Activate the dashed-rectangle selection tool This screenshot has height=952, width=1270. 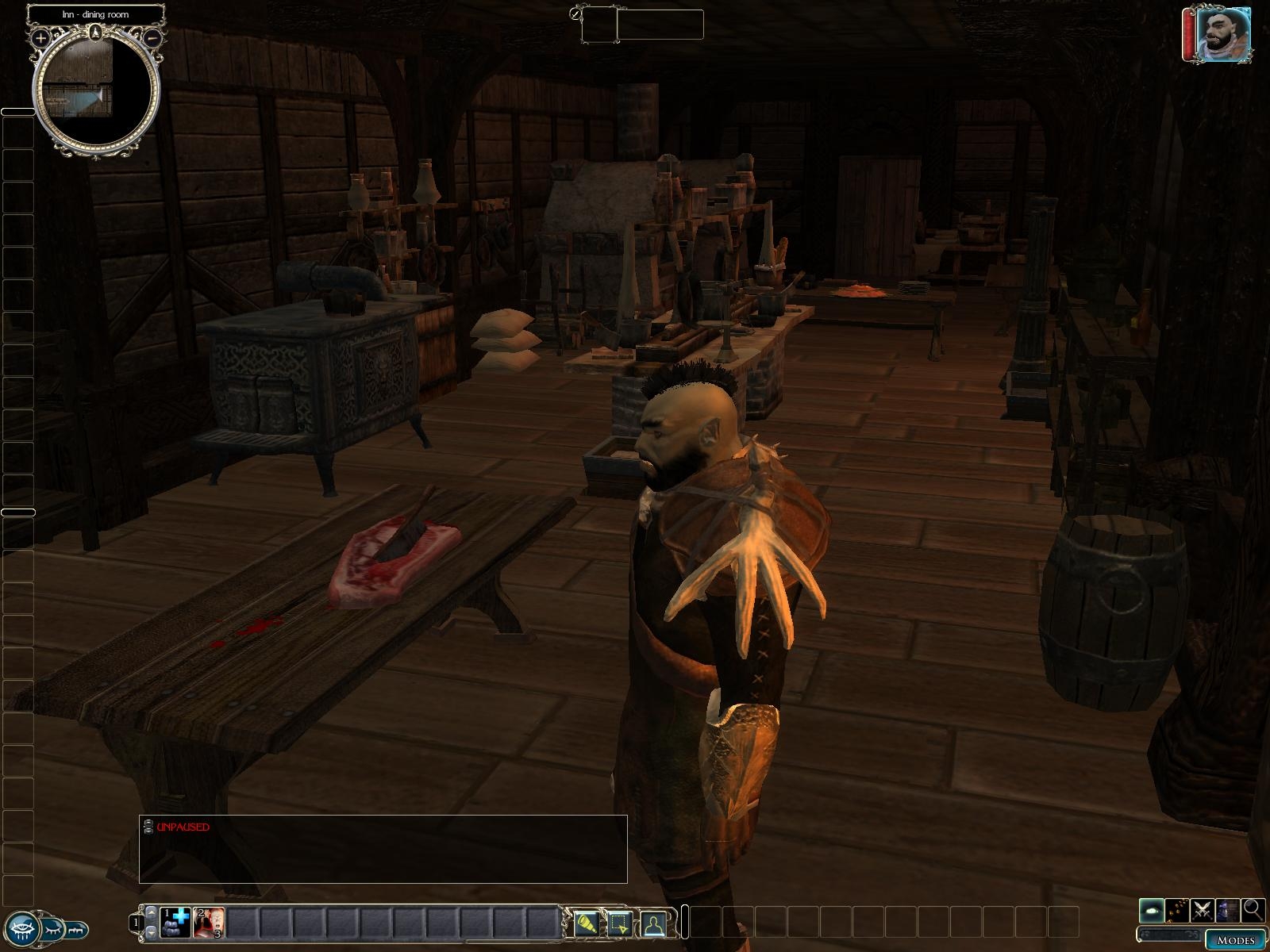[x=620, y=923]
